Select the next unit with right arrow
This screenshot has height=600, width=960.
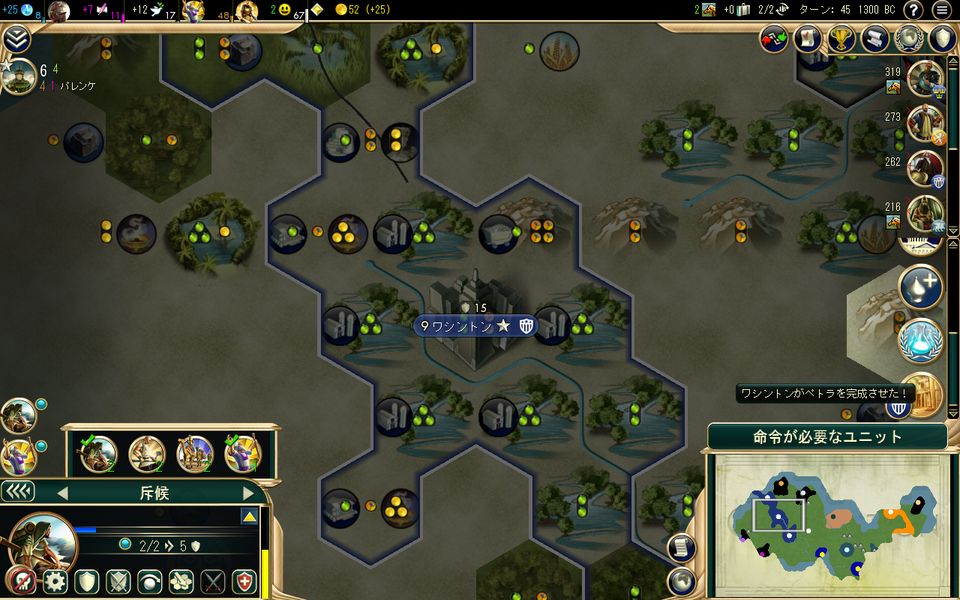click(x=249, y=493)
